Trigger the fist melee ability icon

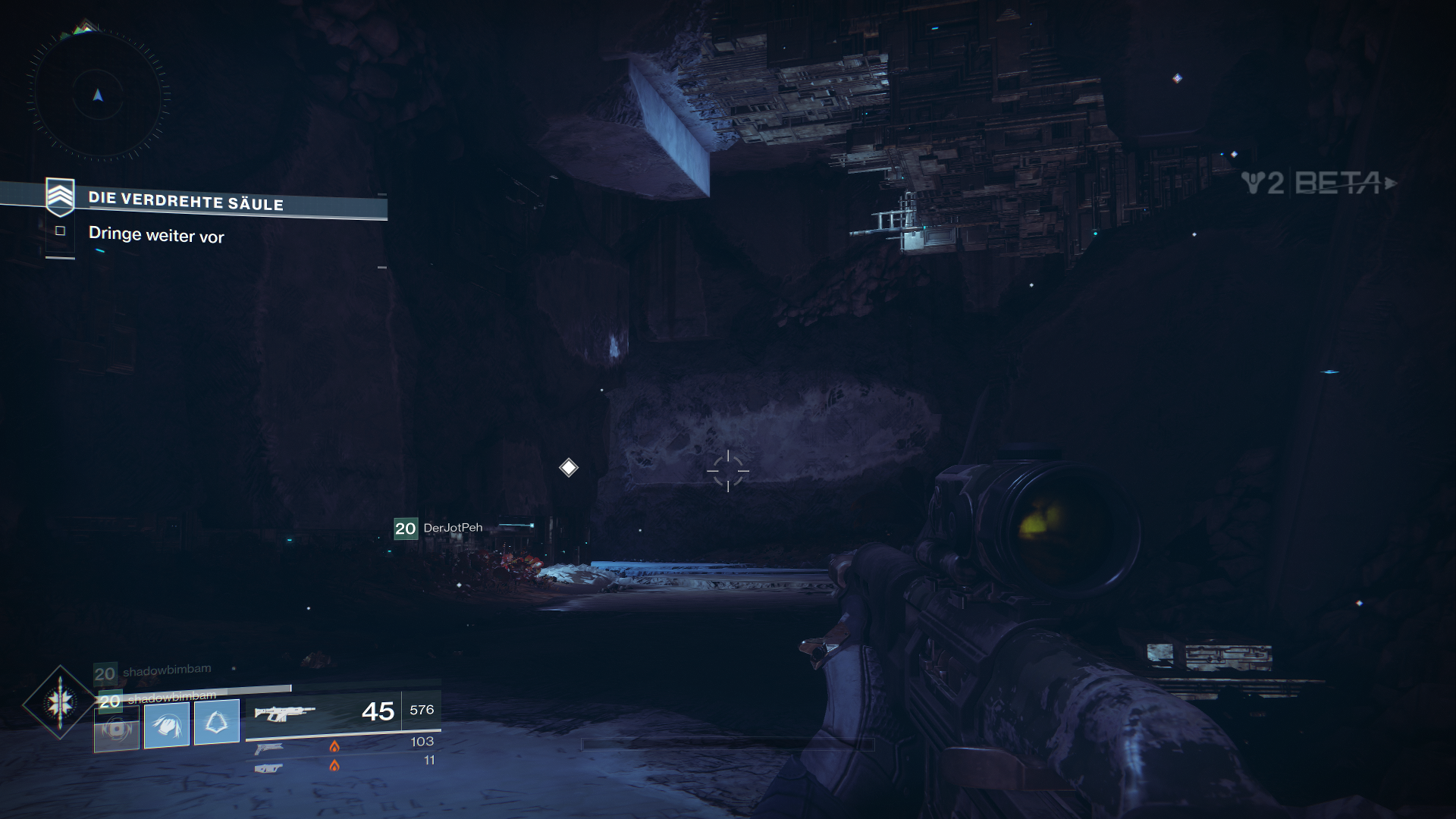click(167, 723)
